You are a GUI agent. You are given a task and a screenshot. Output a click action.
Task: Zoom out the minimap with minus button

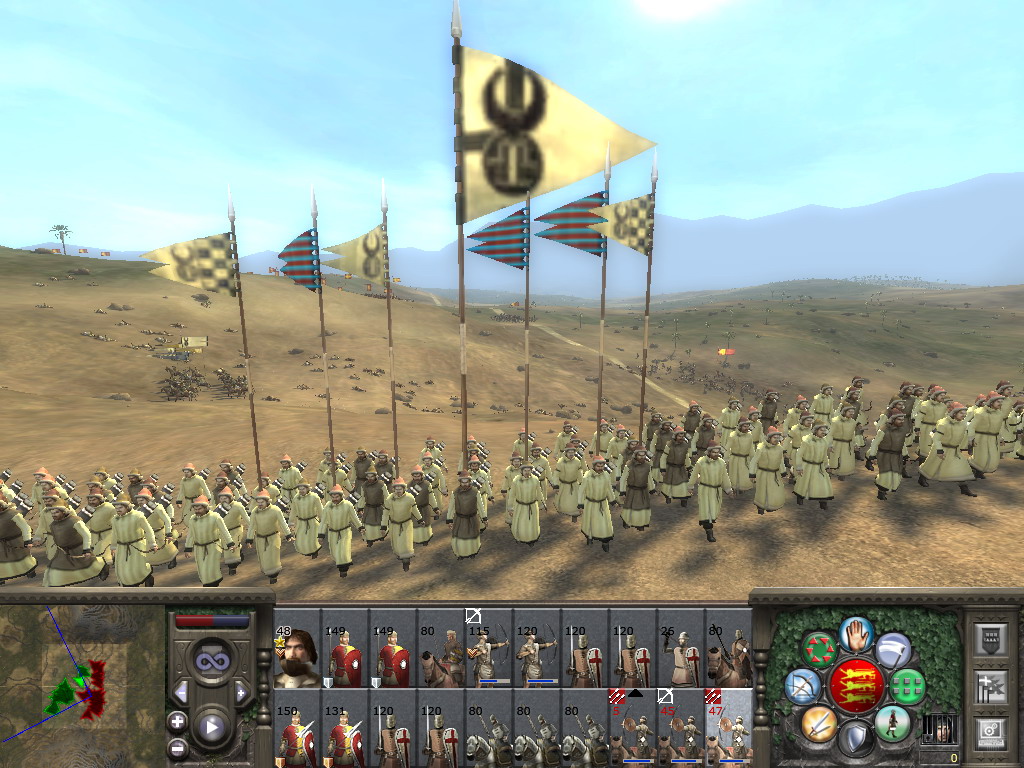178,746
